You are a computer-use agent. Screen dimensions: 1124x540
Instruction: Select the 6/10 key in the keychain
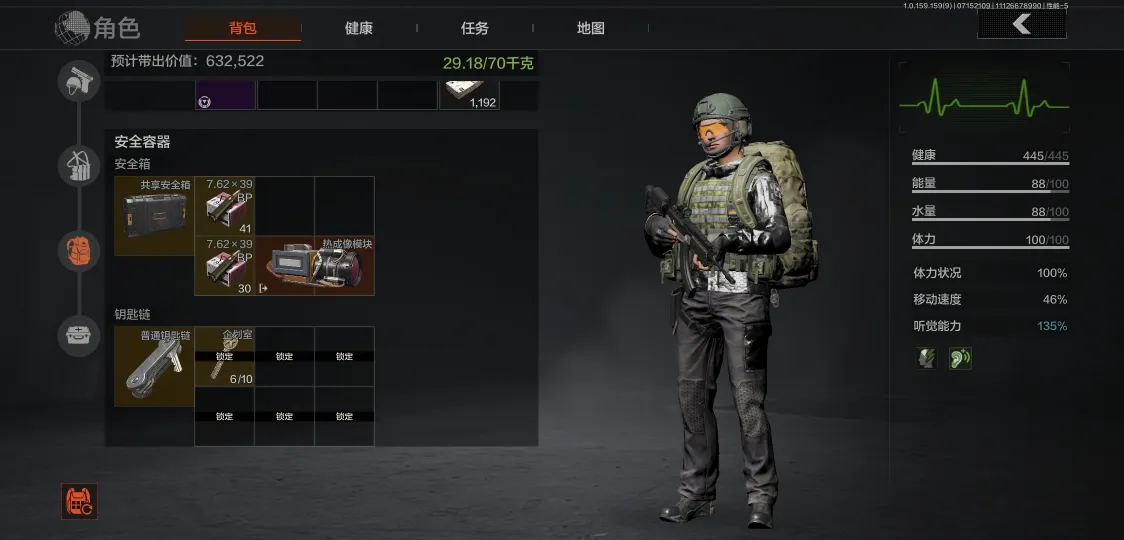[x=224, y=356]
